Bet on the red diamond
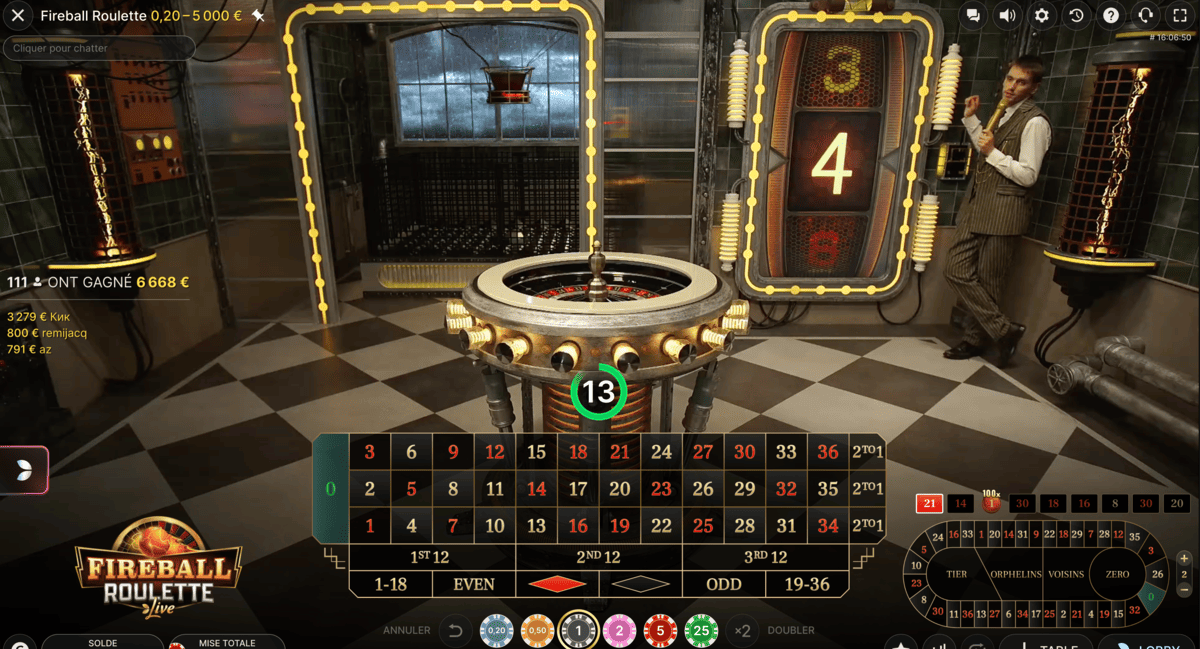This screenshot has height=649, width=1200. [557, 584]
